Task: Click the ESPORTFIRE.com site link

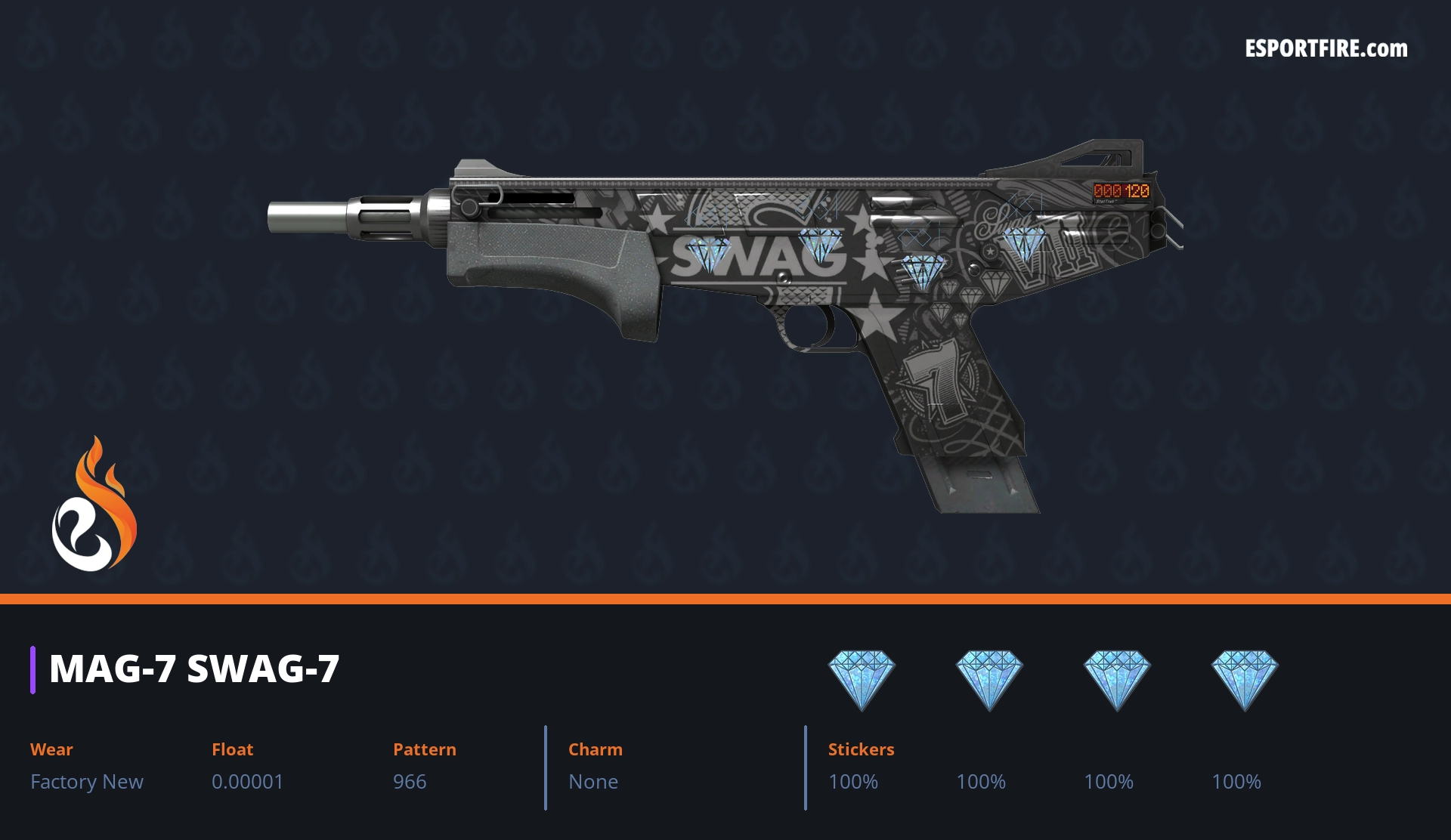Action: tap(1326, 49)
